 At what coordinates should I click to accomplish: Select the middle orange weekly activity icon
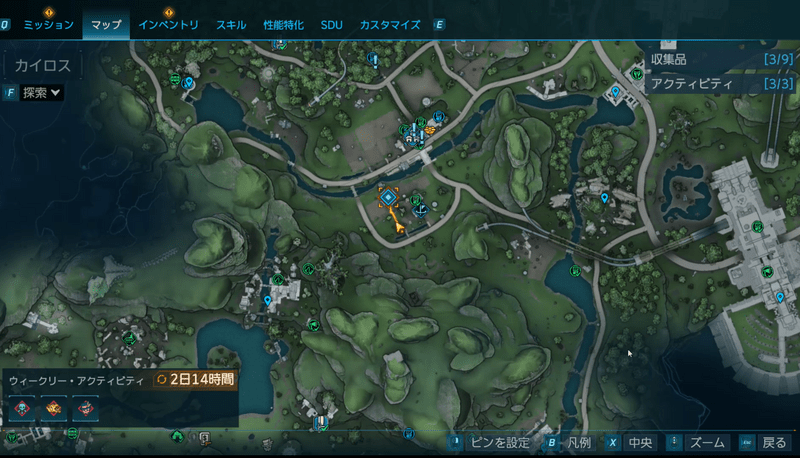pyautogui.click(x=54, y=408)
